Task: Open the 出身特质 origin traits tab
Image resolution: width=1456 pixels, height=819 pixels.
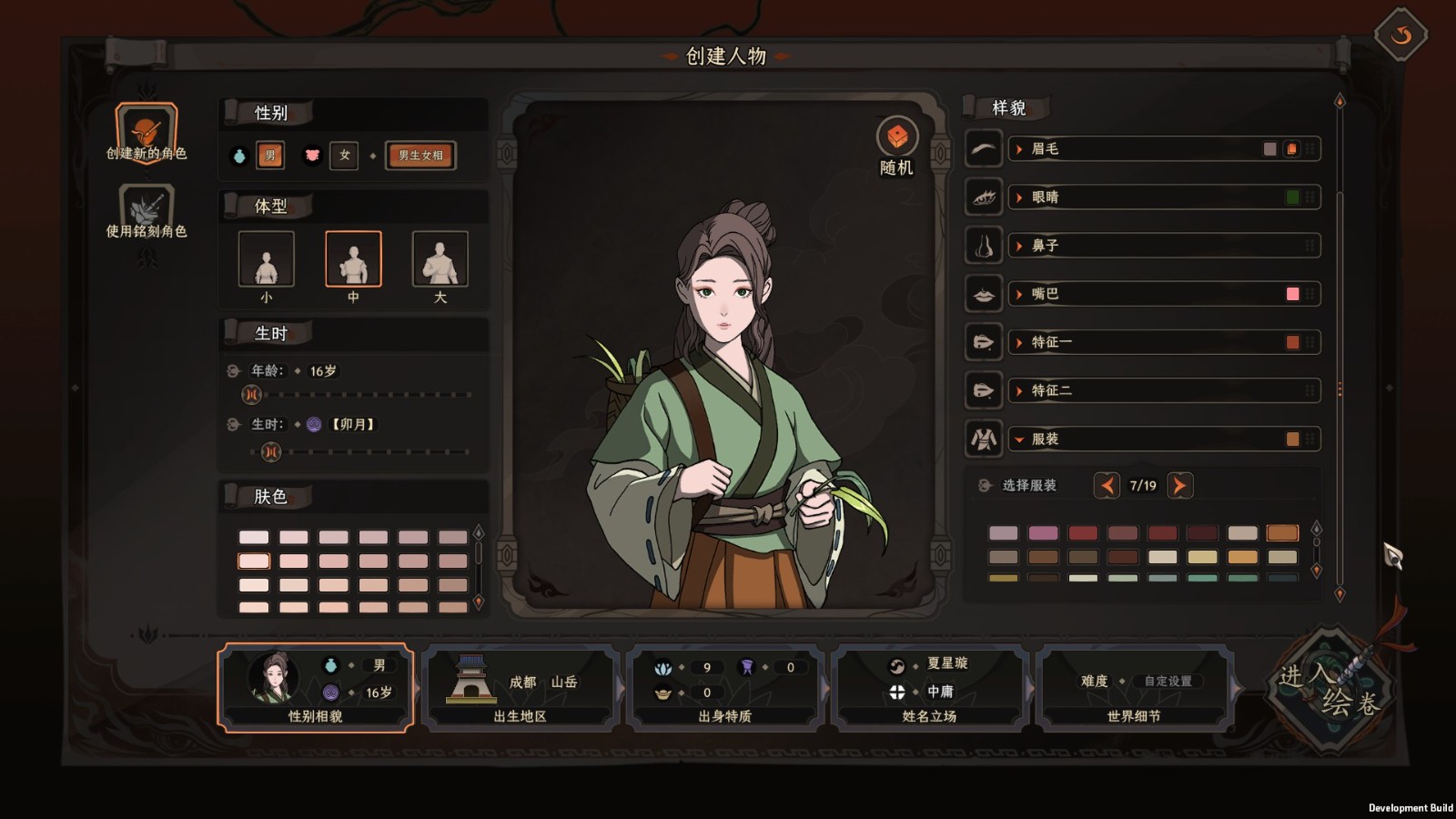Action: point(724,688)
